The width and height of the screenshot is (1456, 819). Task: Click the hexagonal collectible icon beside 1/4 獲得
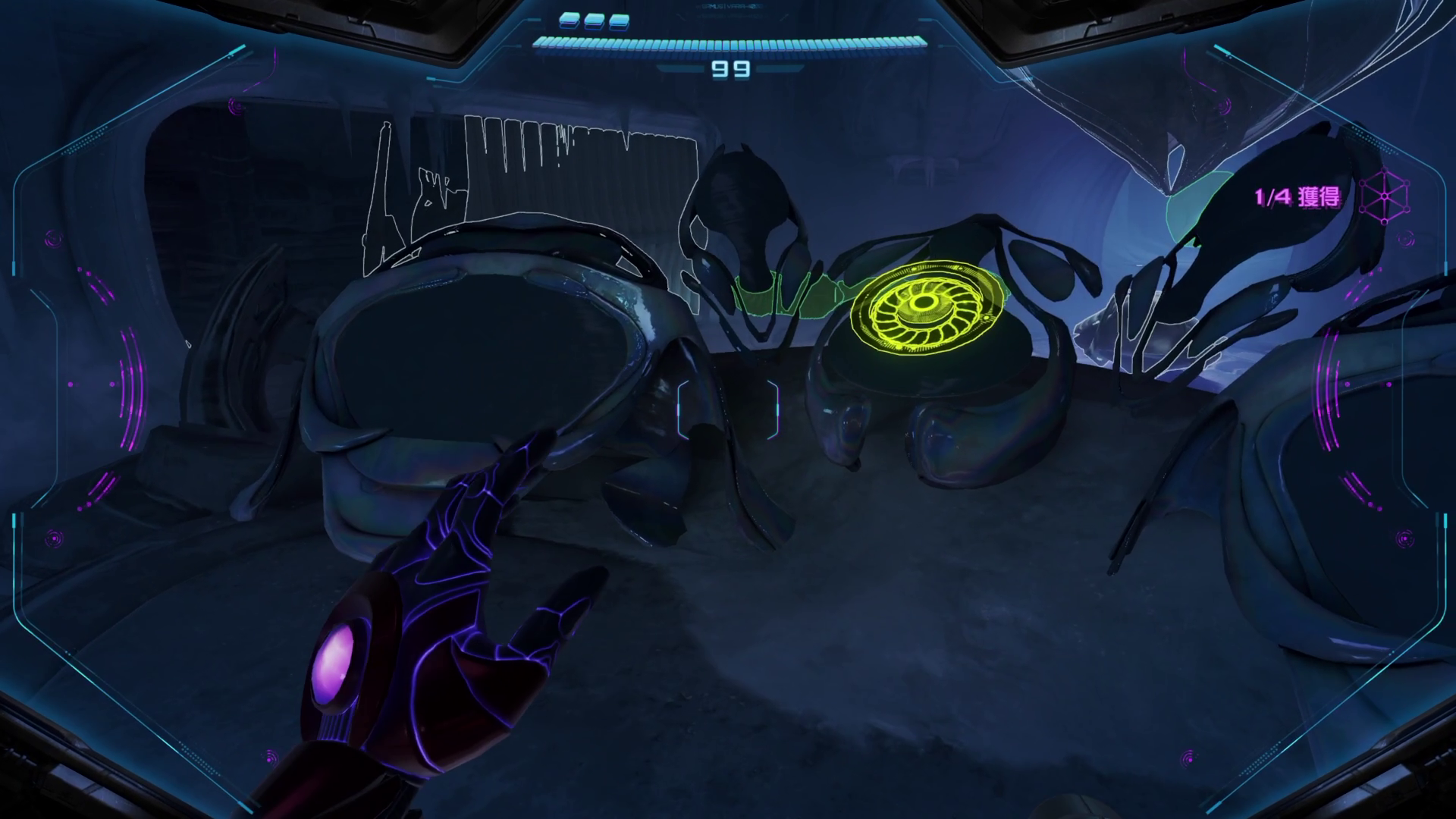click(x=1385, y=196)
